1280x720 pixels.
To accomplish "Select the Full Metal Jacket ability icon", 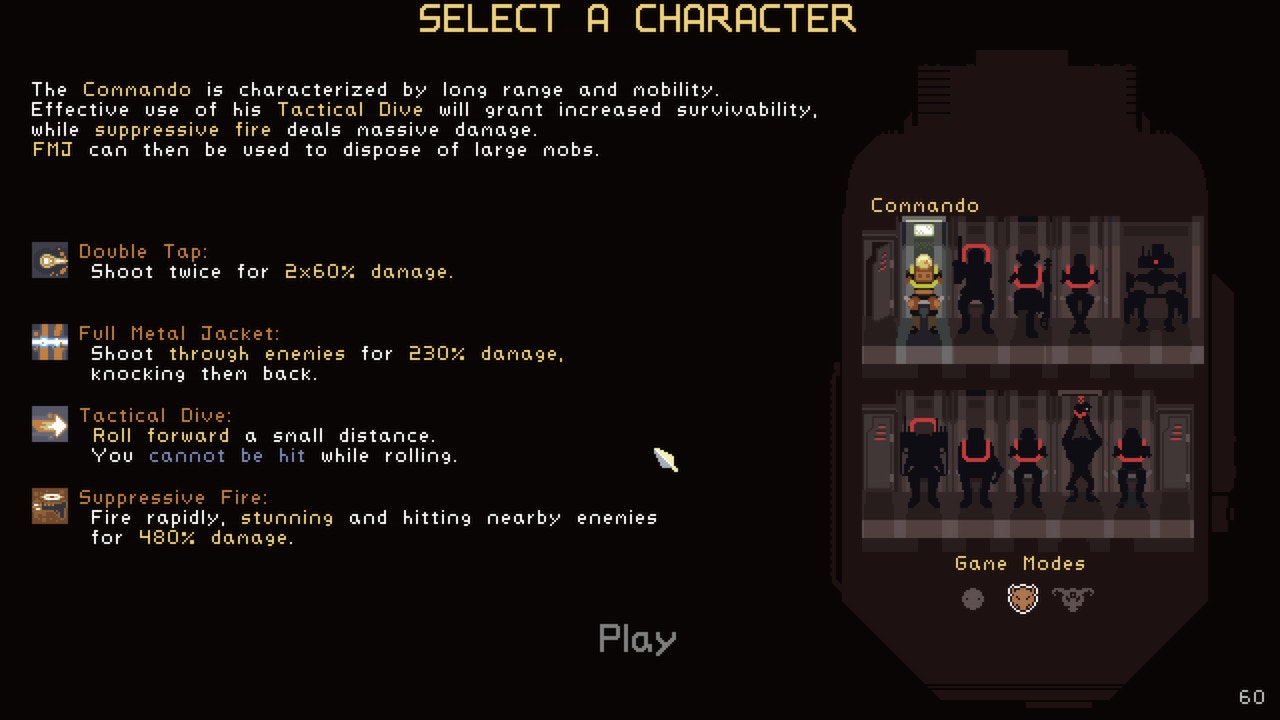I will (x=48, y=342).
